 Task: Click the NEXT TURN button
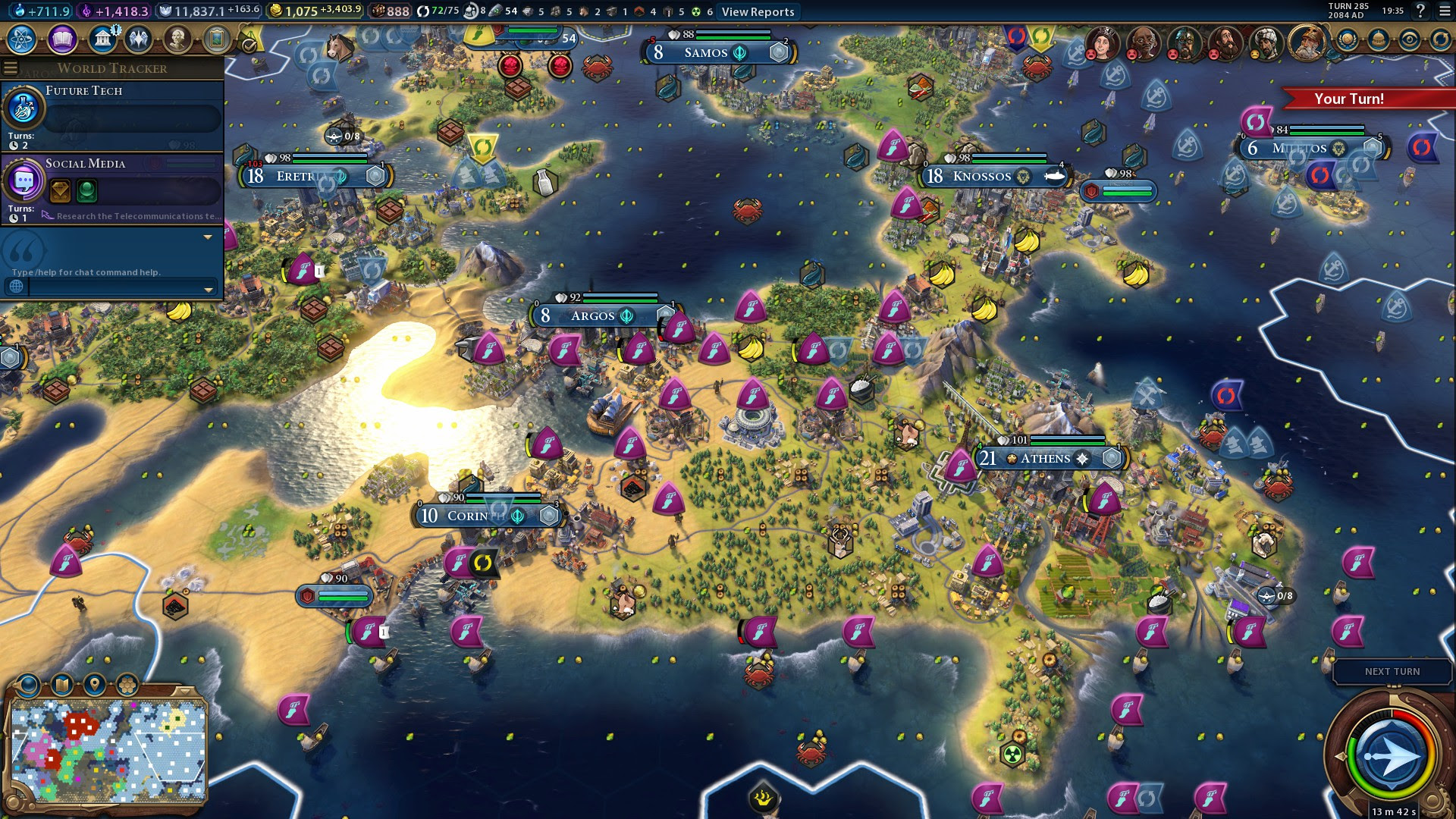[1392, 671]
